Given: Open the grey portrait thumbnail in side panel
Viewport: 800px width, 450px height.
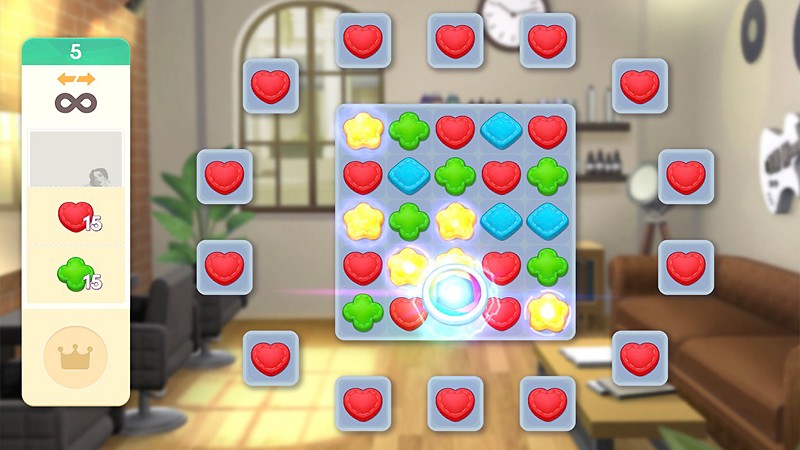Looking at the screenshot, I should [76, 160].
